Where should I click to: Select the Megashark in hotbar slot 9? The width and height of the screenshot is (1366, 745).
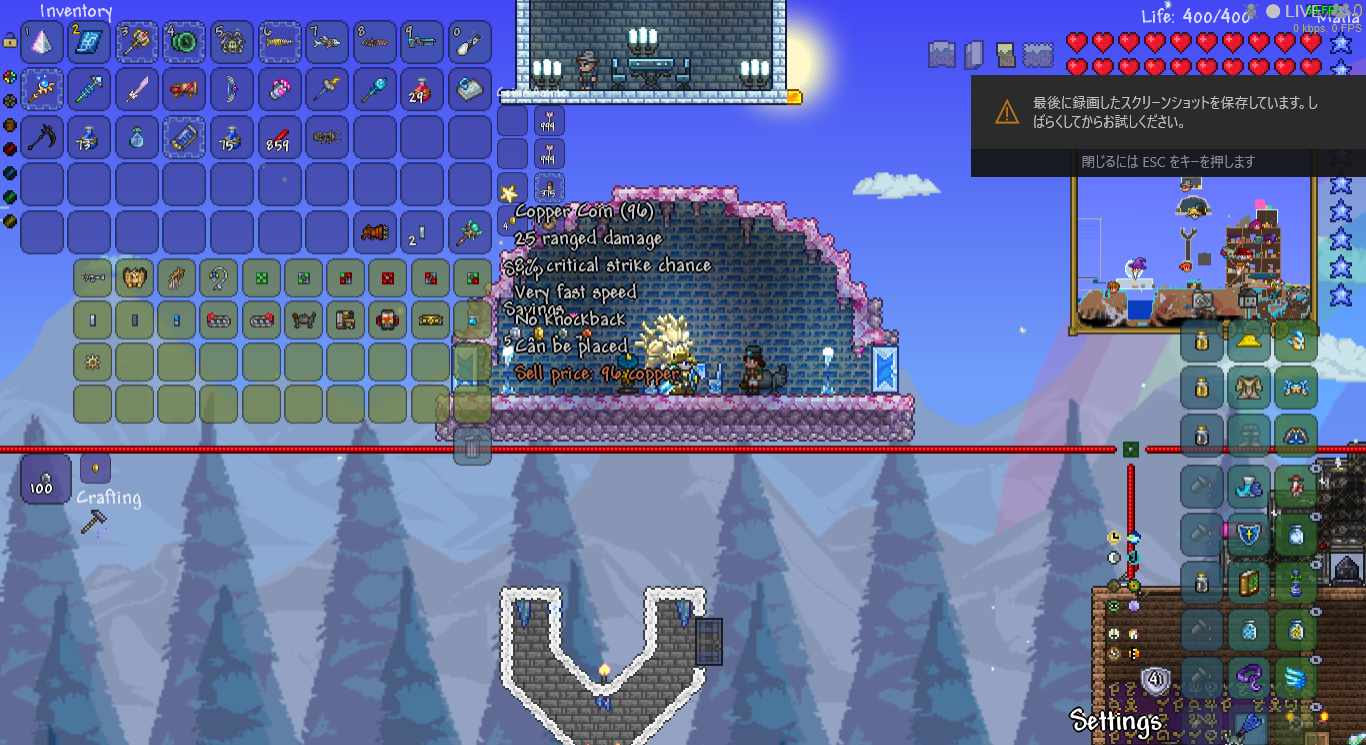[423, 42]
